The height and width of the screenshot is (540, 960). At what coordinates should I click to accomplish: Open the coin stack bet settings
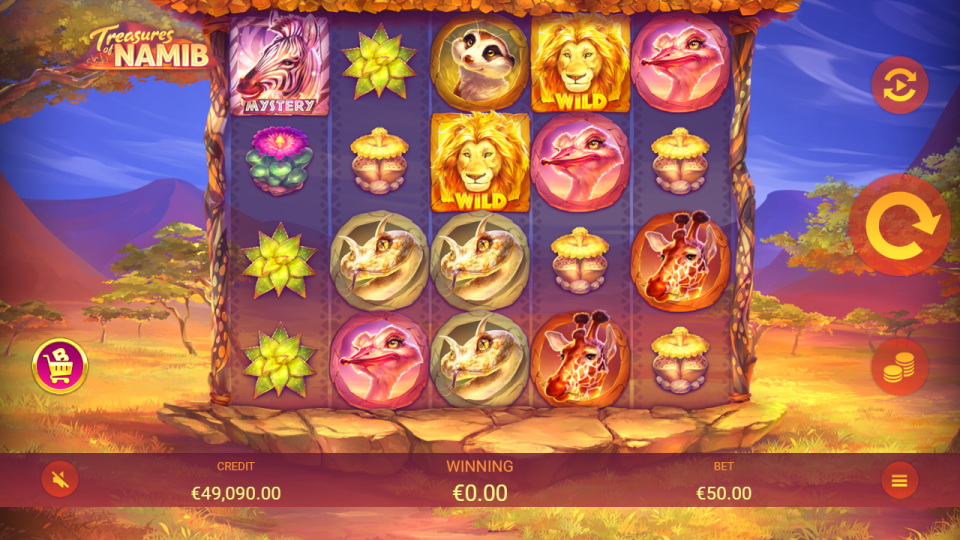coord(899,367)
